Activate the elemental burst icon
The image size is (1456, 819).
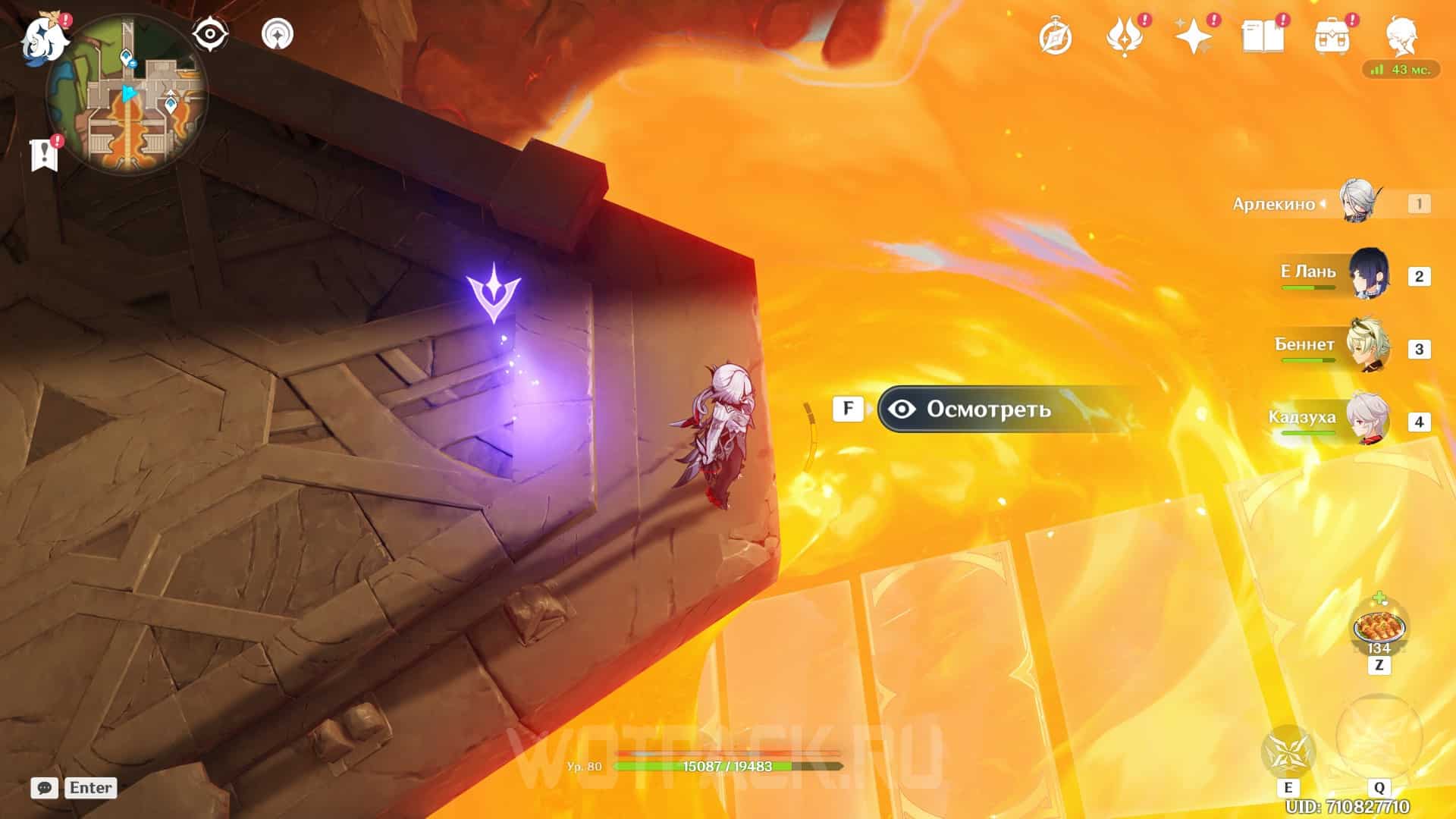point(1378,735)
